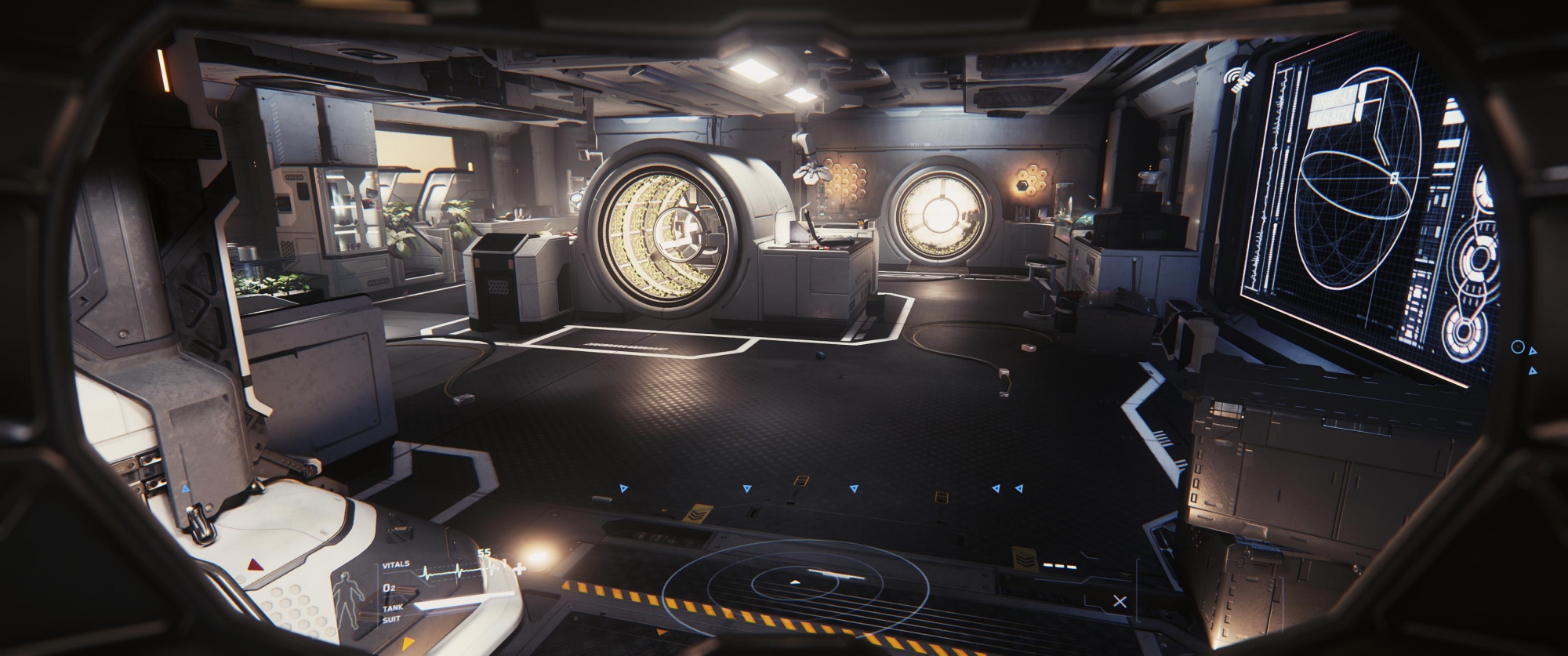Select the blue circle HUD marker

click(x=1517, y=346)
